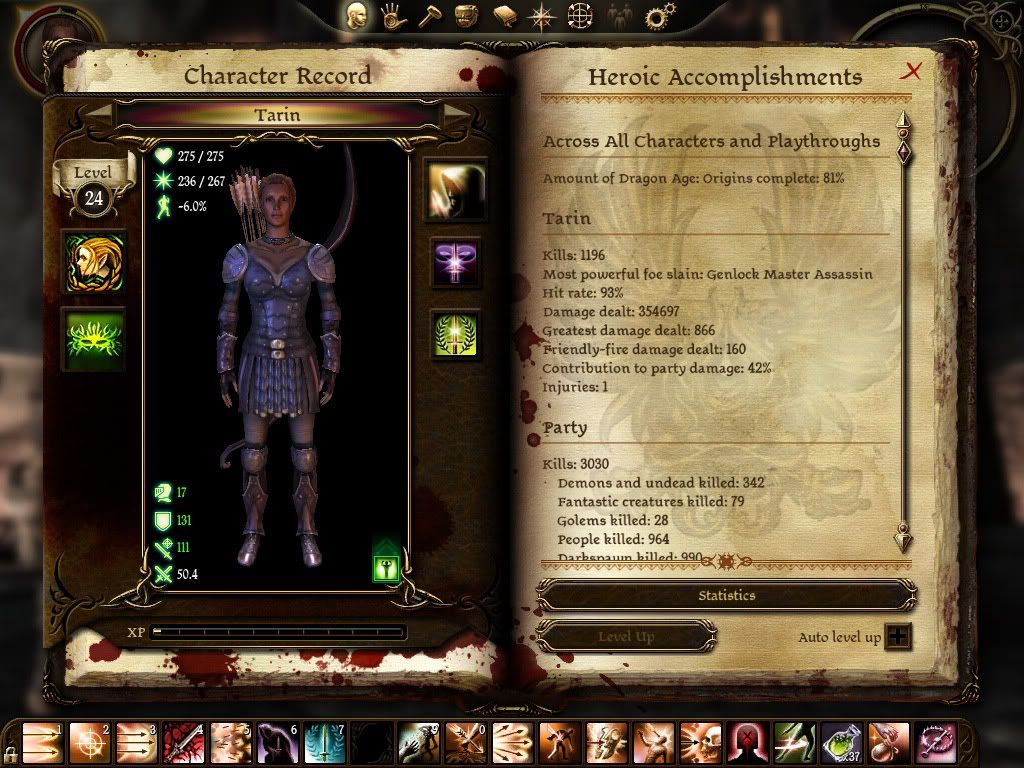This screenshot has width=1024, height=768.
Task: Activate the crosshair aim ability in slot 2
Action: pos(90,743)
